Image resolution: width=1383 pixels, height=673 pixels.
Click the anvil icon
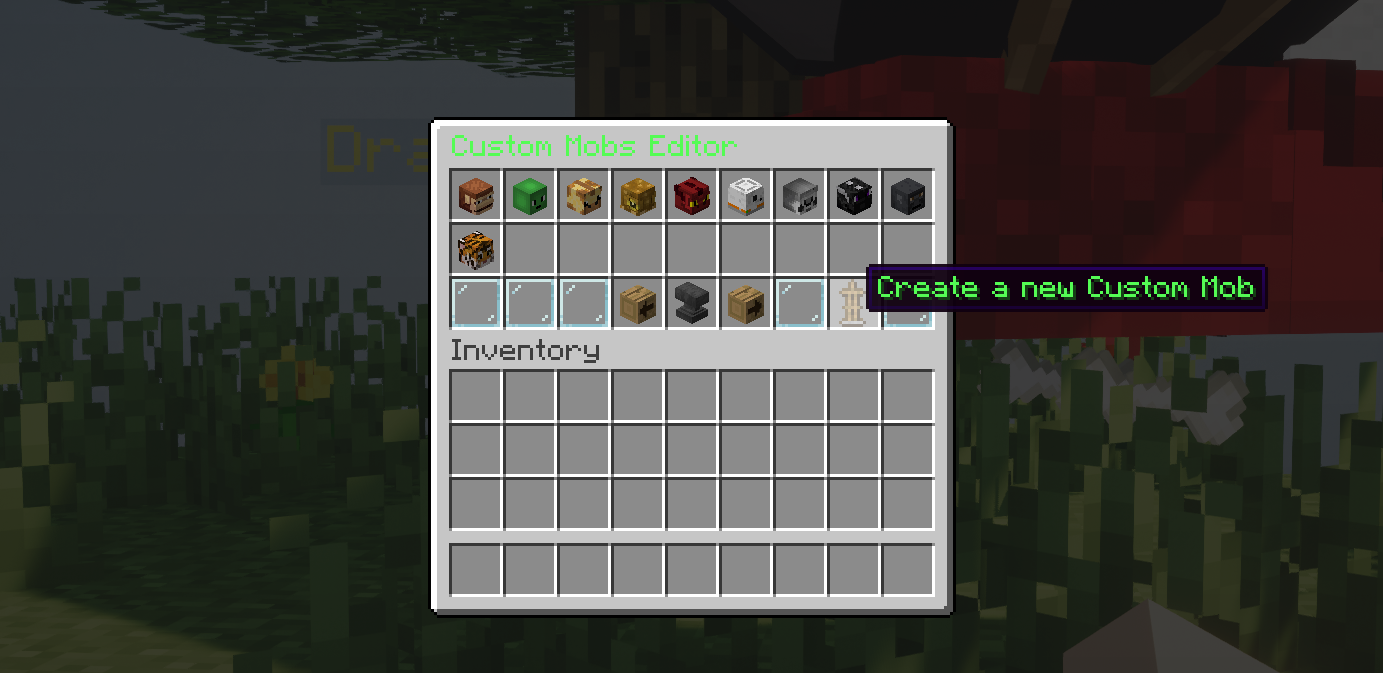(691, 303)
